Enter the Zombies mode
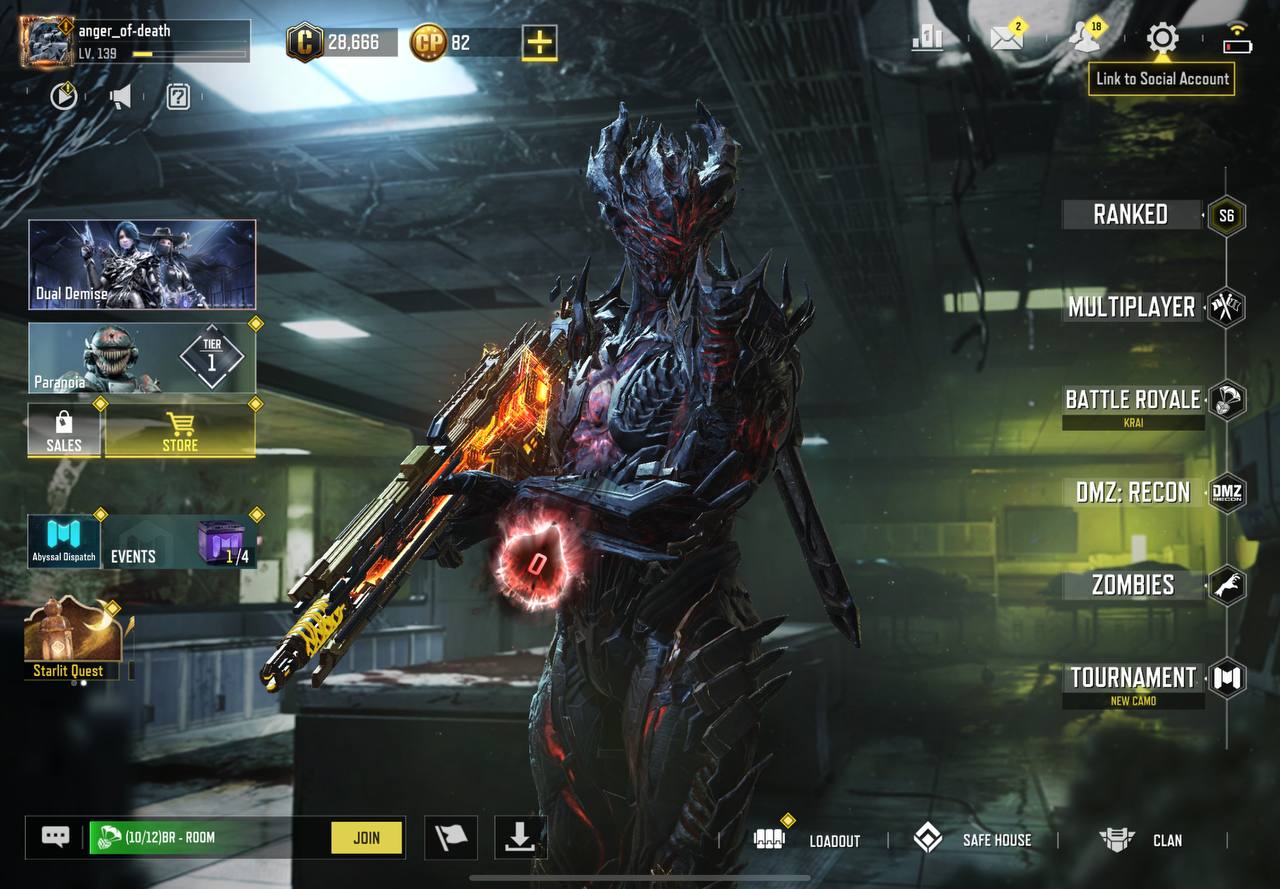Image resolution: width=1280 pixels, height=889 pixels. coord(1133,585)
